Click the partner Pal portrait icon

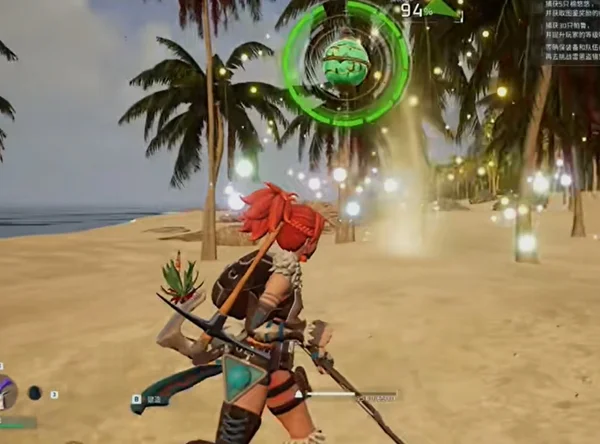[x=6, y=393]
